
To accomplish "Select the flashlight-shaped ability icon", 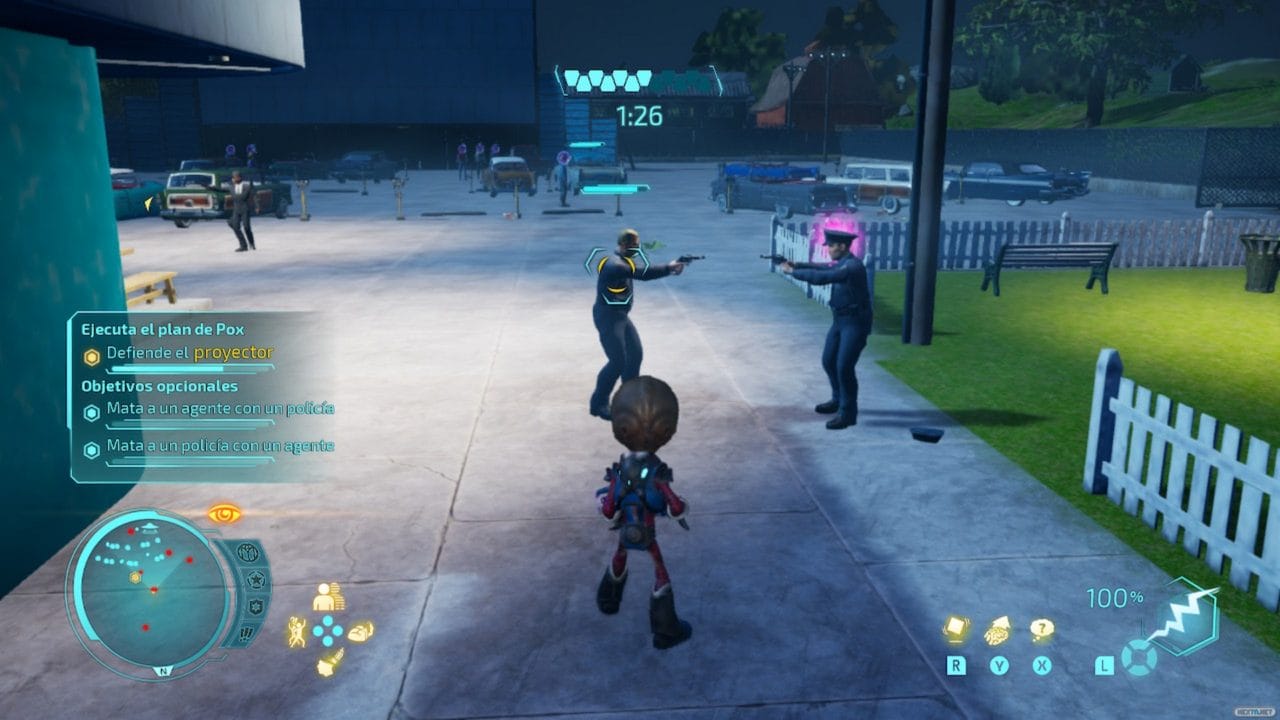I will 328,663.
